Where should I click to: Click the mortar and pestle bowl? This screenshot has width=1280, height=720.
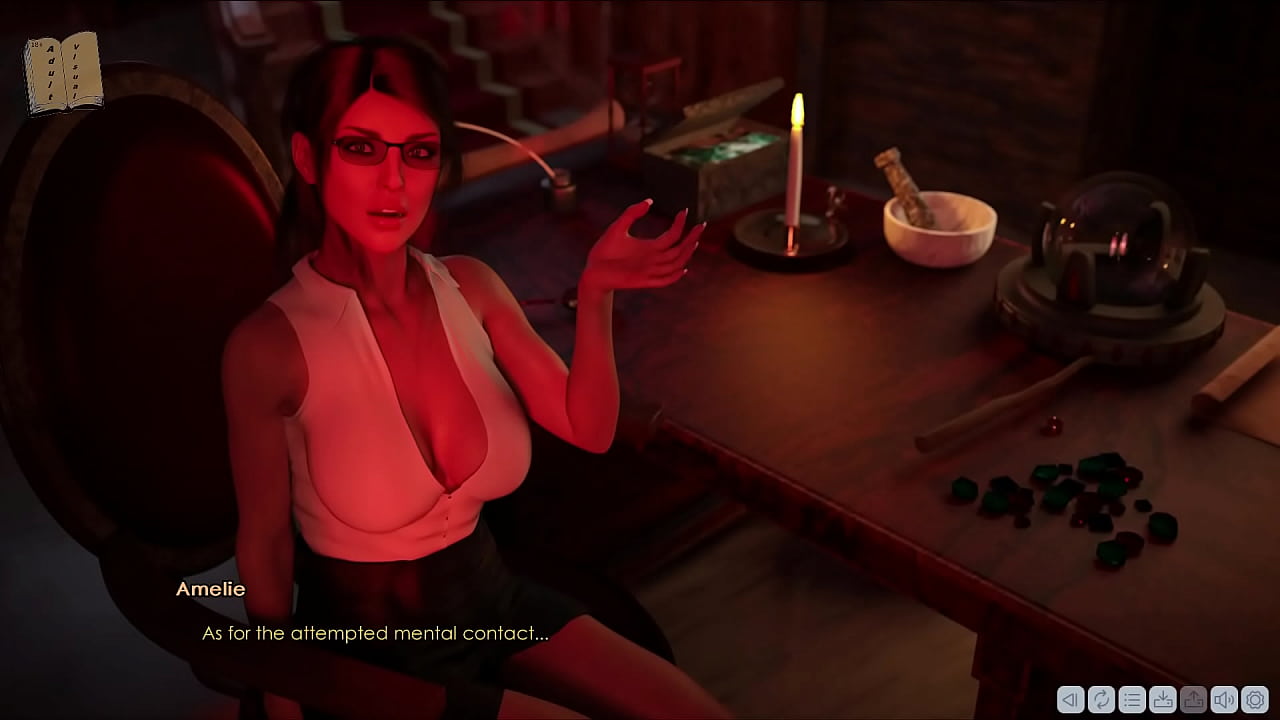tap(940, 225)
